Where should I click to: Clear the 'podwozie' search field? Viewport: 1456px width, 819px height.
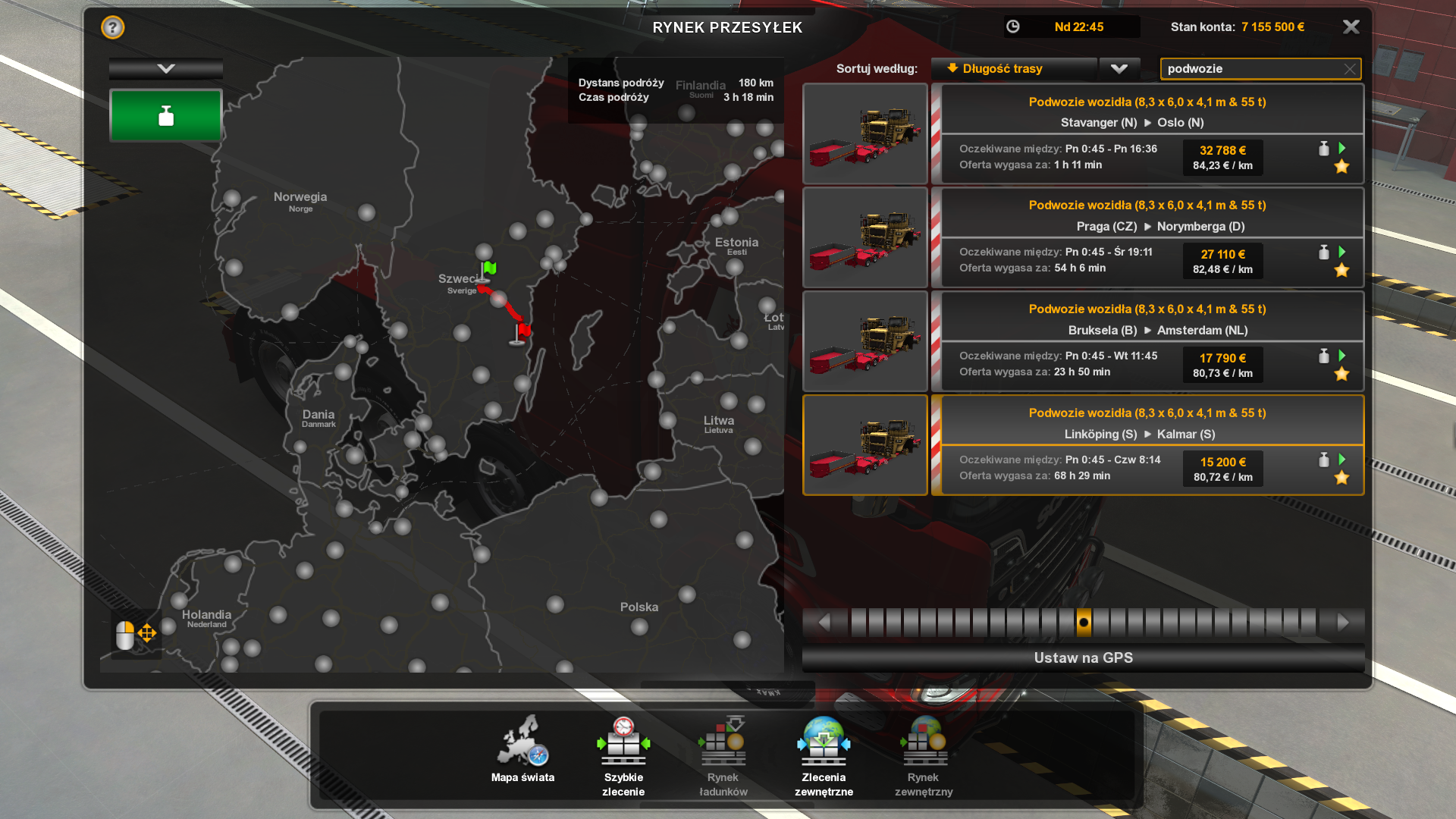(1350, 69)
